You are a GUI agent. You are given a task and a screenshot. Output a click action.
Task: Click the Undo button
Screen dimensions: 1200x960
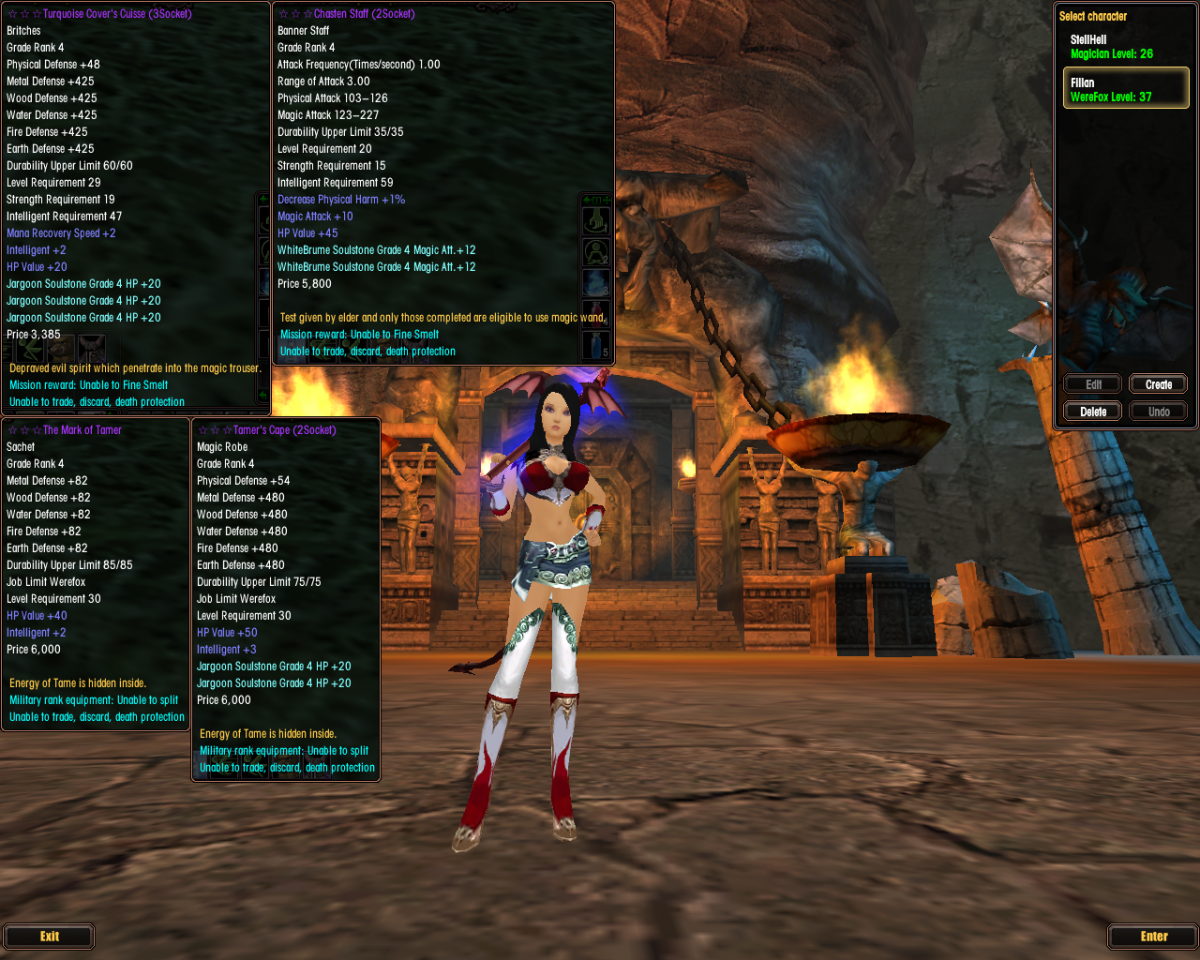click(1158, 412)
